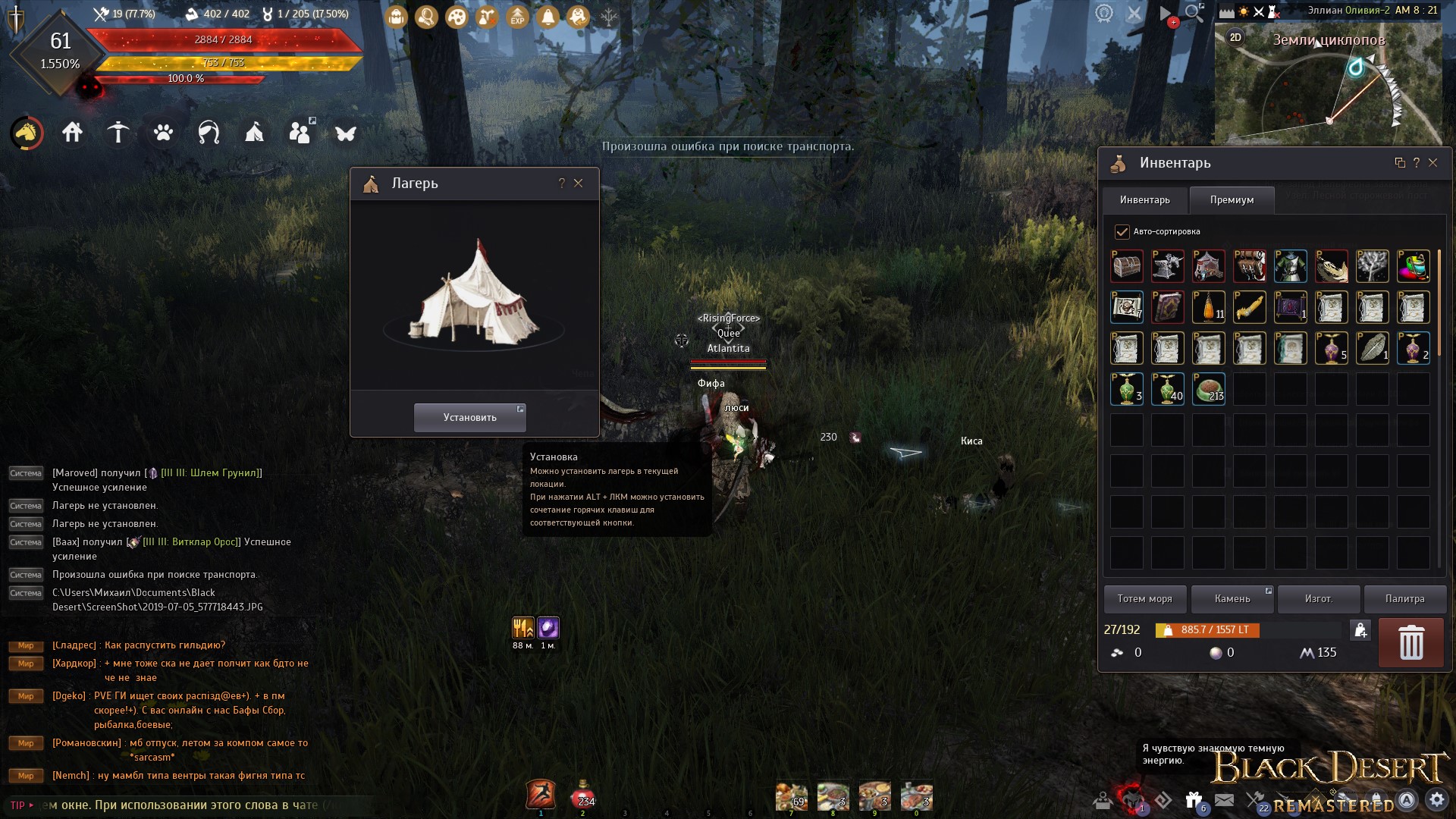Open the Палитра button

point(1404,598)
